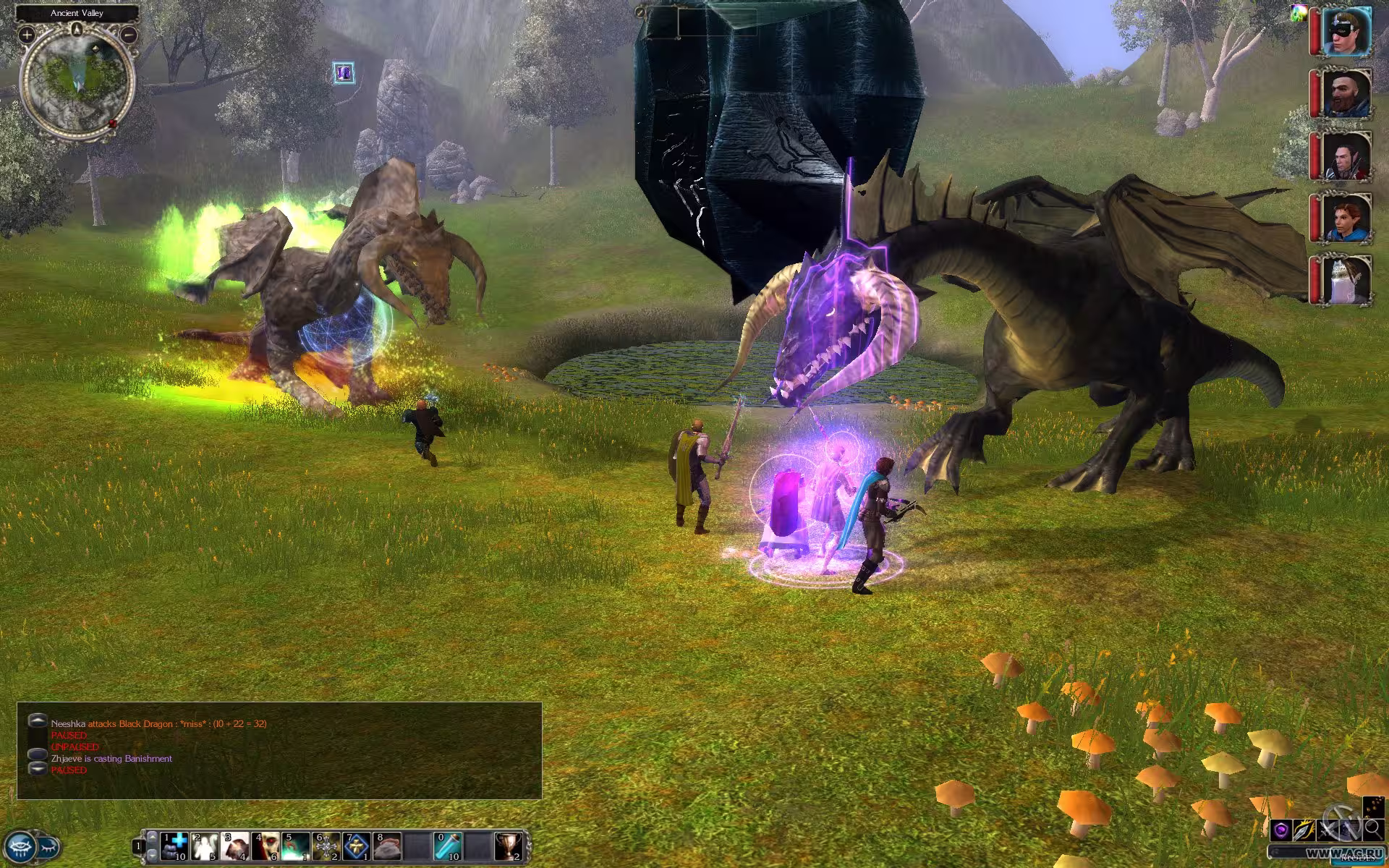Image resolution: width=1389 pixels, height=868 pixels.
Task: Activate hotbar slot 7 golden cross ability
Action: click(x=357, y=846)
